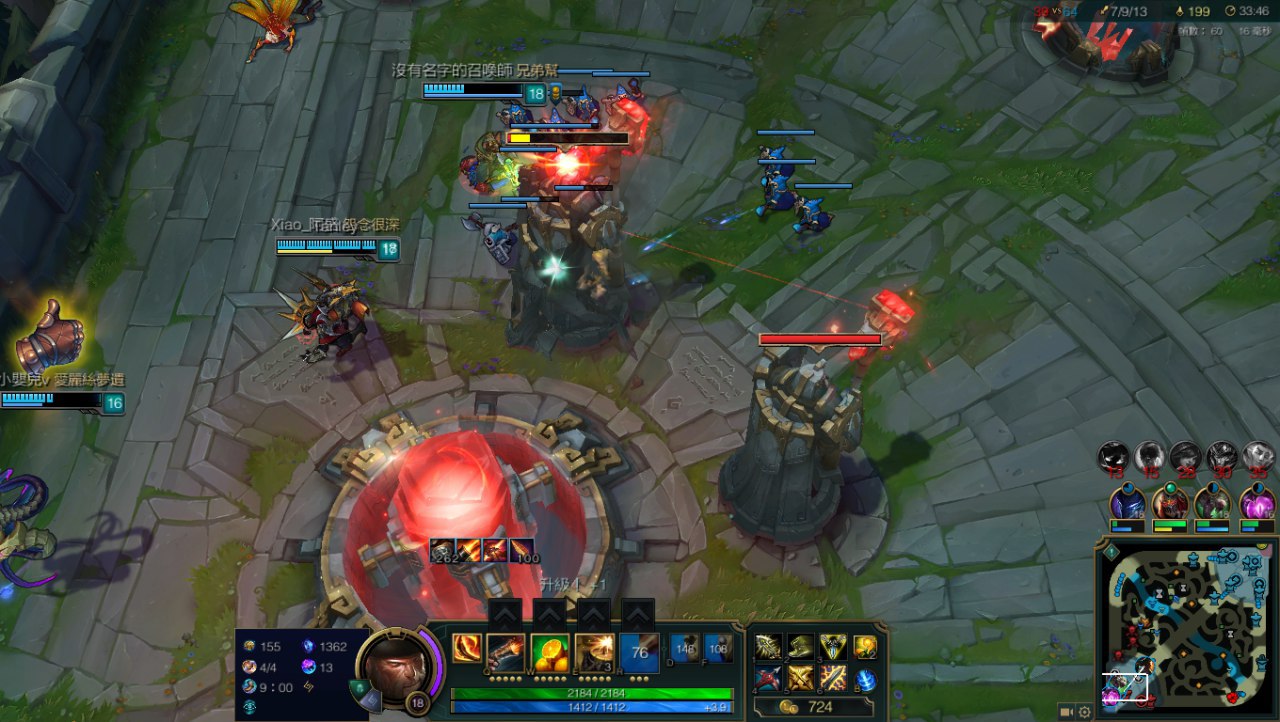
Task: Open settings with the gear below minimap
Action: 1085,711
